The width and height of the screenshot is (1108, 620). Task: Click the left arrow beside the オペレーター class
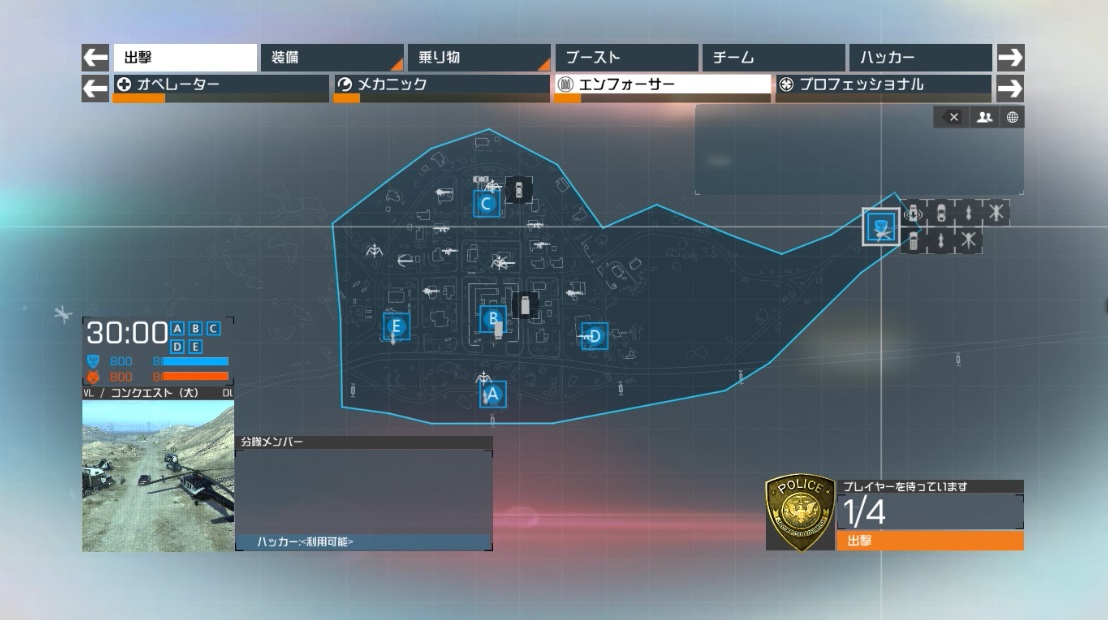[x=95, y=88]
